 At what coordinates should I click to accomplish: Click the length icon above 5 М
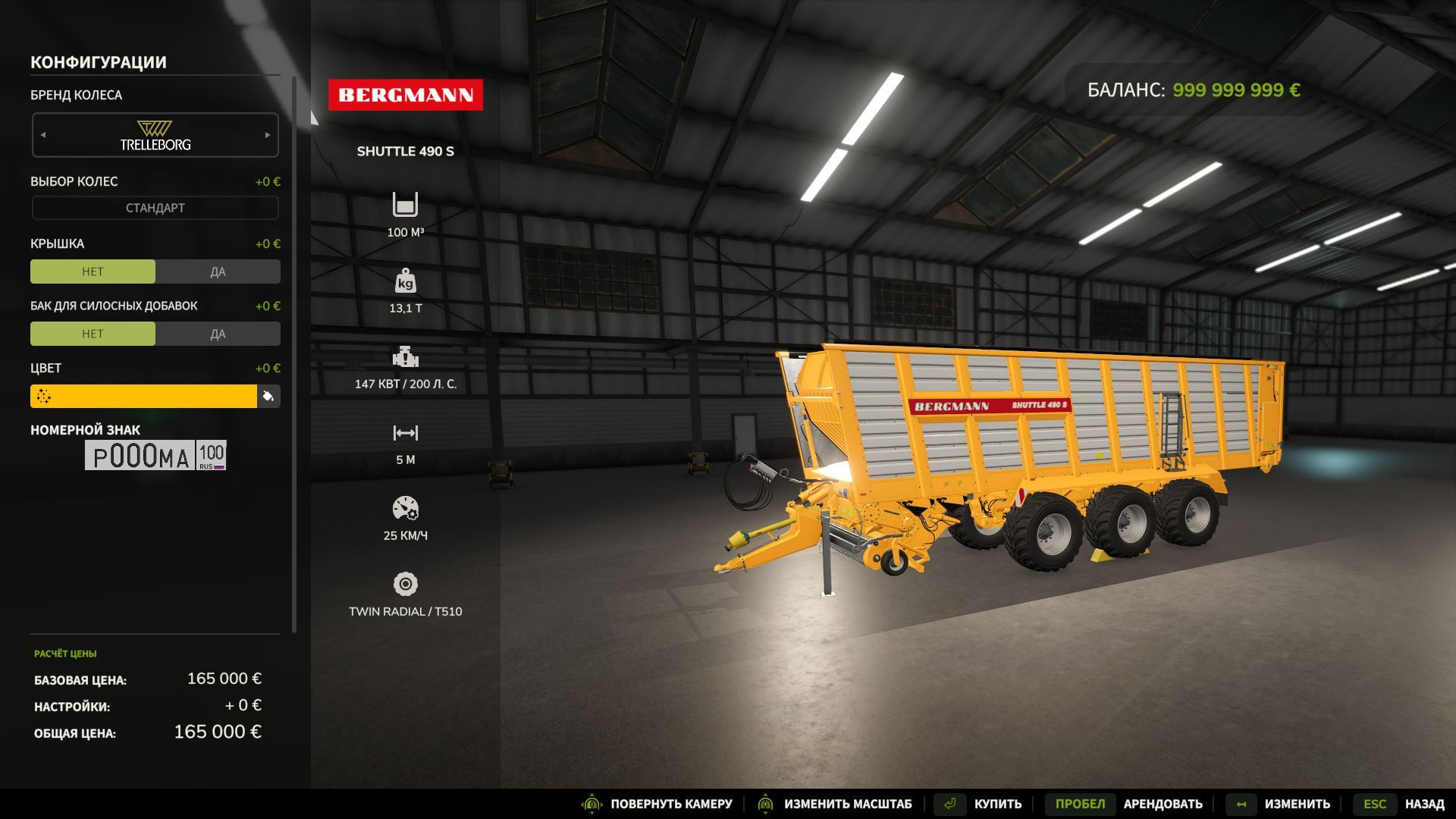tap(406, 432)
